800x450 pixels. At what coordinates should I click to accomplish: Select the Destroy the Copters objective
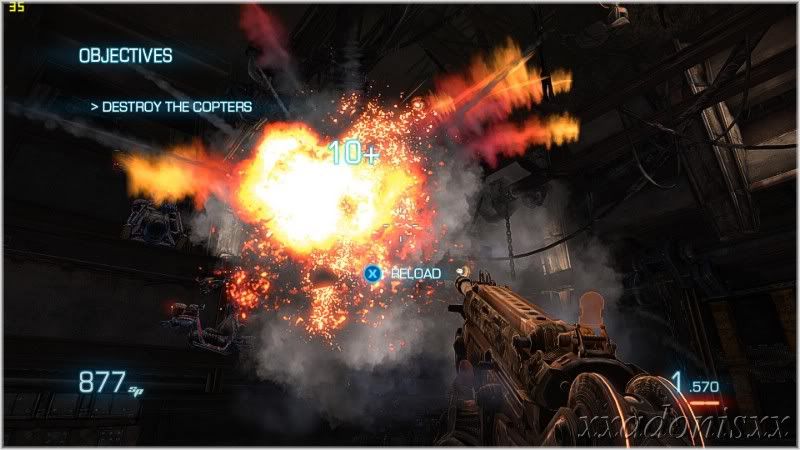click(x=171, y=106)
